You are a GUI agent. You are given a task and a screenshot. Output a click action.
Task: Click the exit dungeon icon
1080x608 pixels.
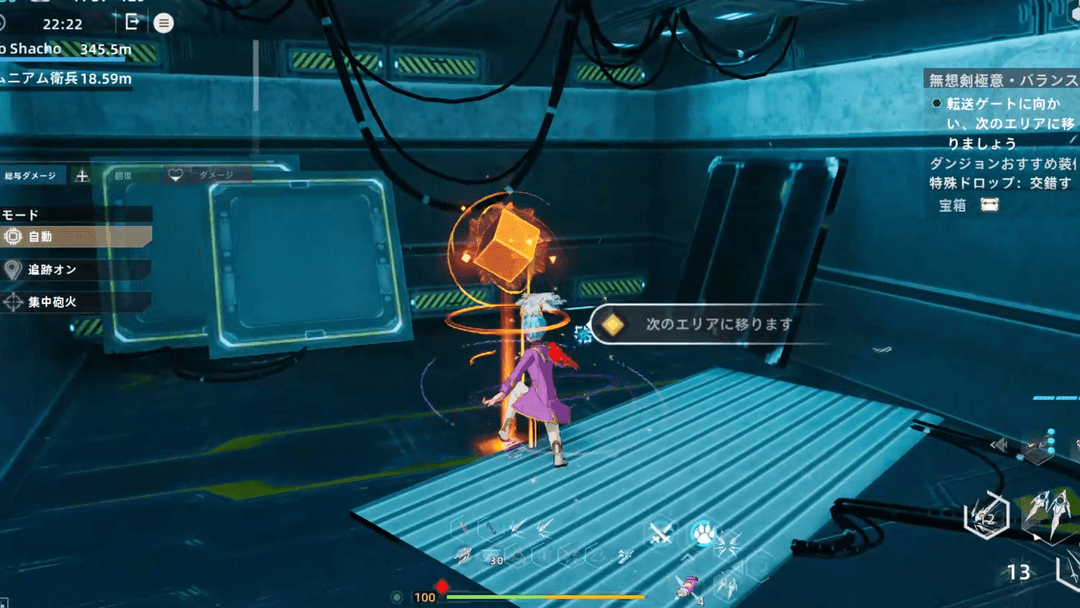[x=132, y=22]
